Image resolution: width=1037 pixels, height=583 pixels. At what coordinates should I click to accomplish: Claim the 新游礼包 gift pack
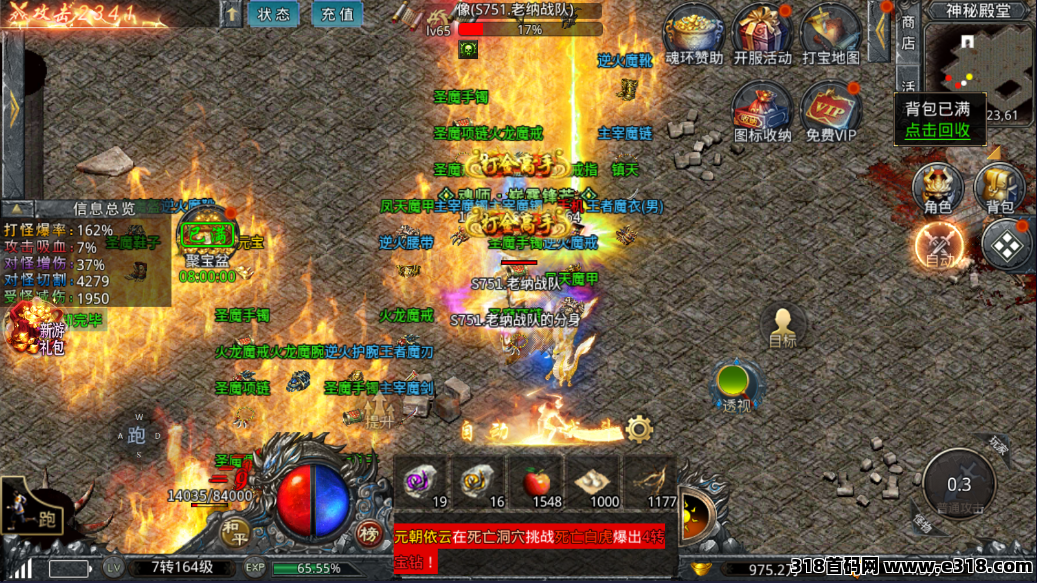click(38, 332)
